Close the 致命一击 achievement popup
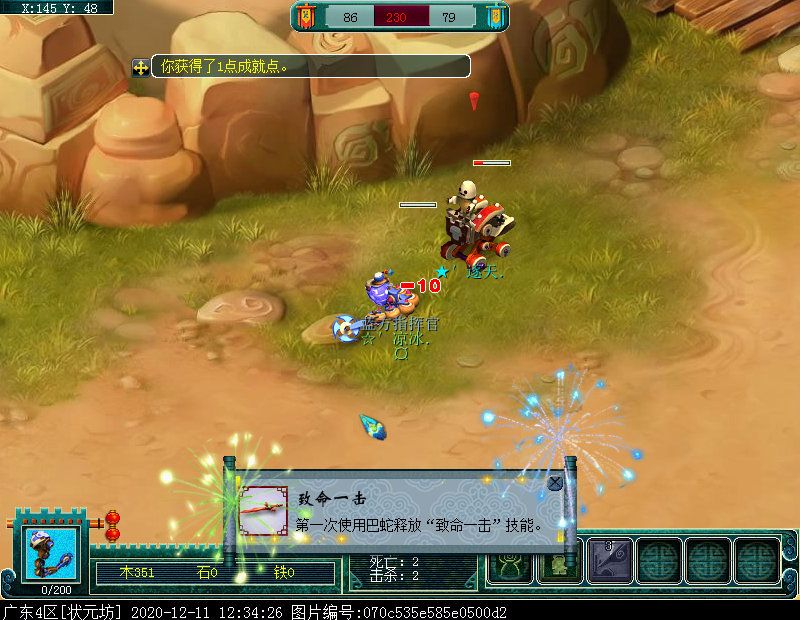800x620 pixels. click(x=555, y=484)
